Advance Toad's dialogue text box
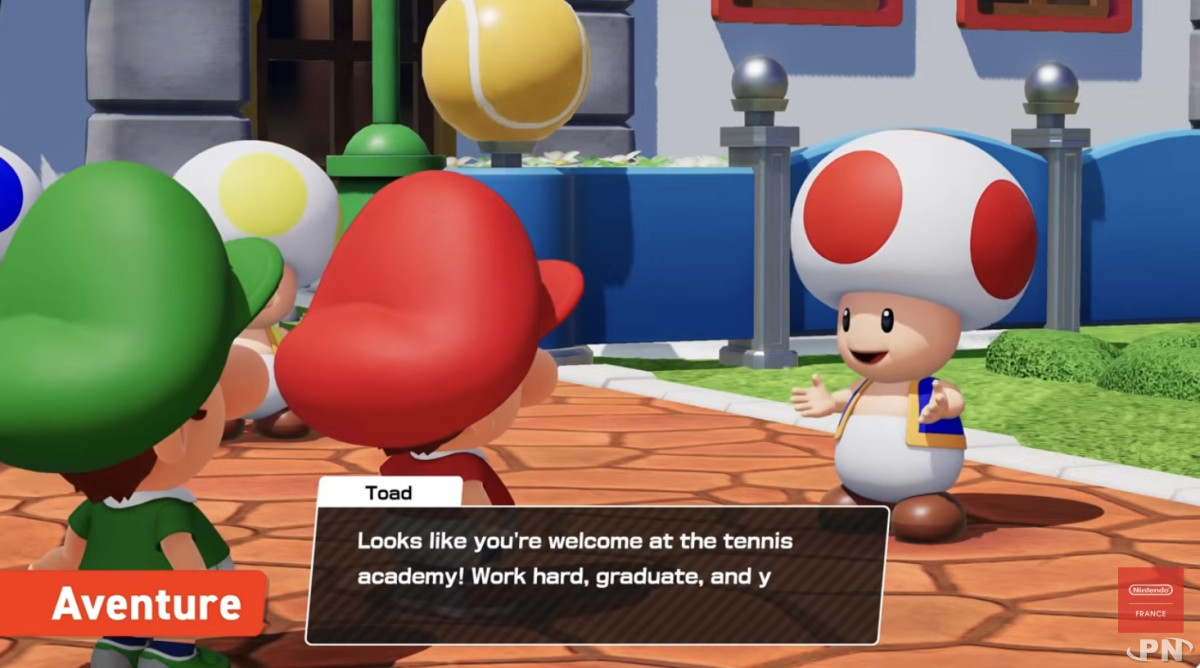1200x668 pixels. [x=596, y=574]
